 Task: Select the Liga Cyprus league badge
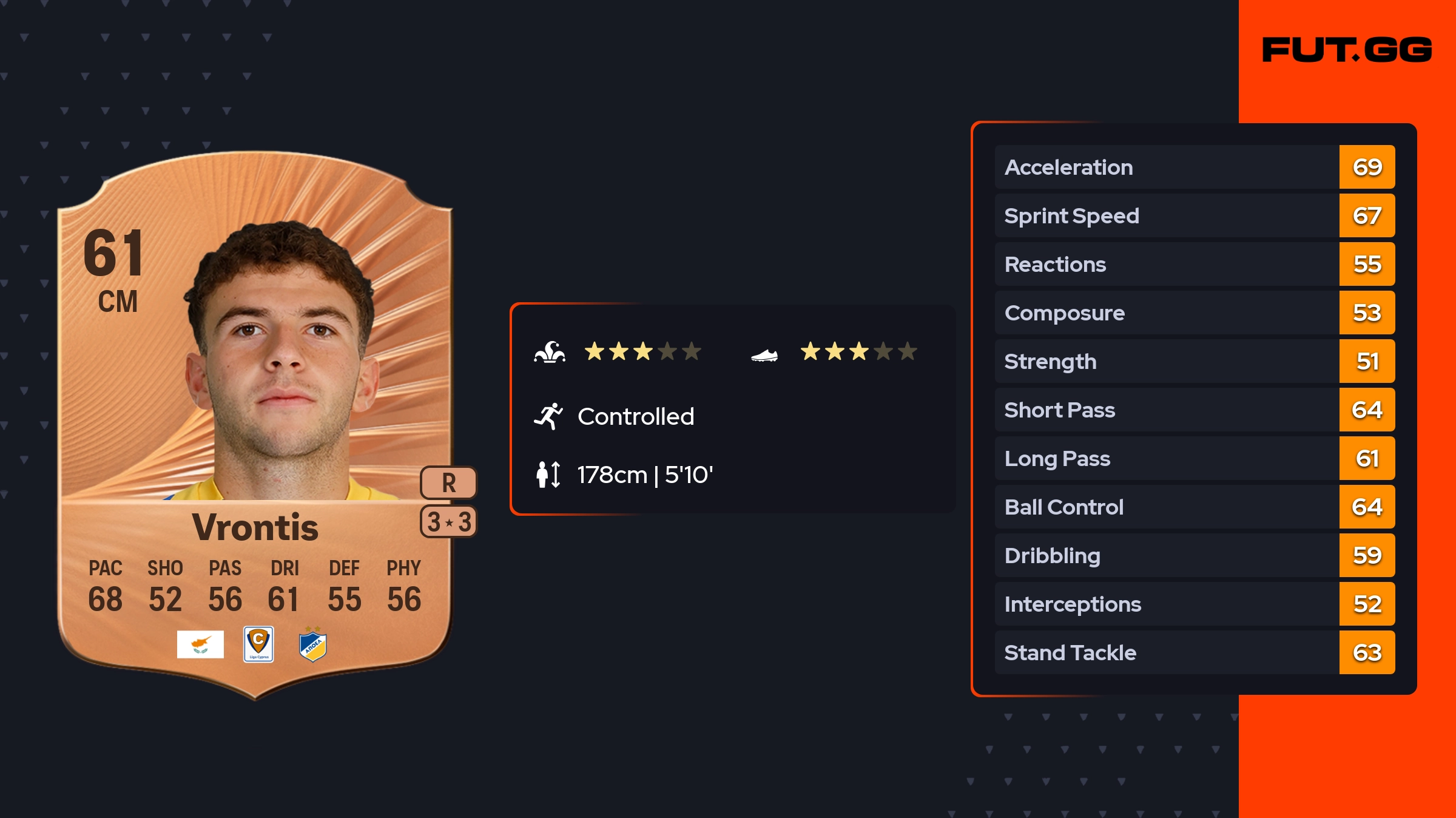tap(258, 644)
